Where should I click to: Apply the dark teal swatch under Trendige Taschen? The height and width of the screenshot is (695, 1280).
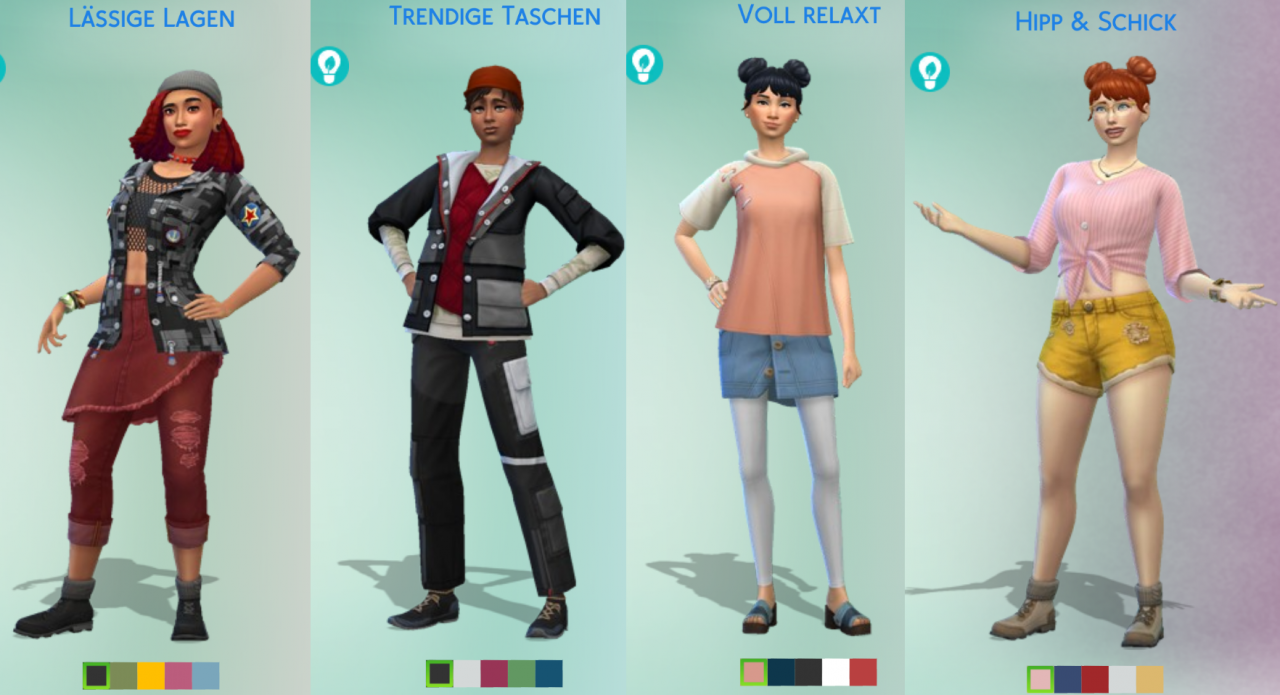[548, 674]
